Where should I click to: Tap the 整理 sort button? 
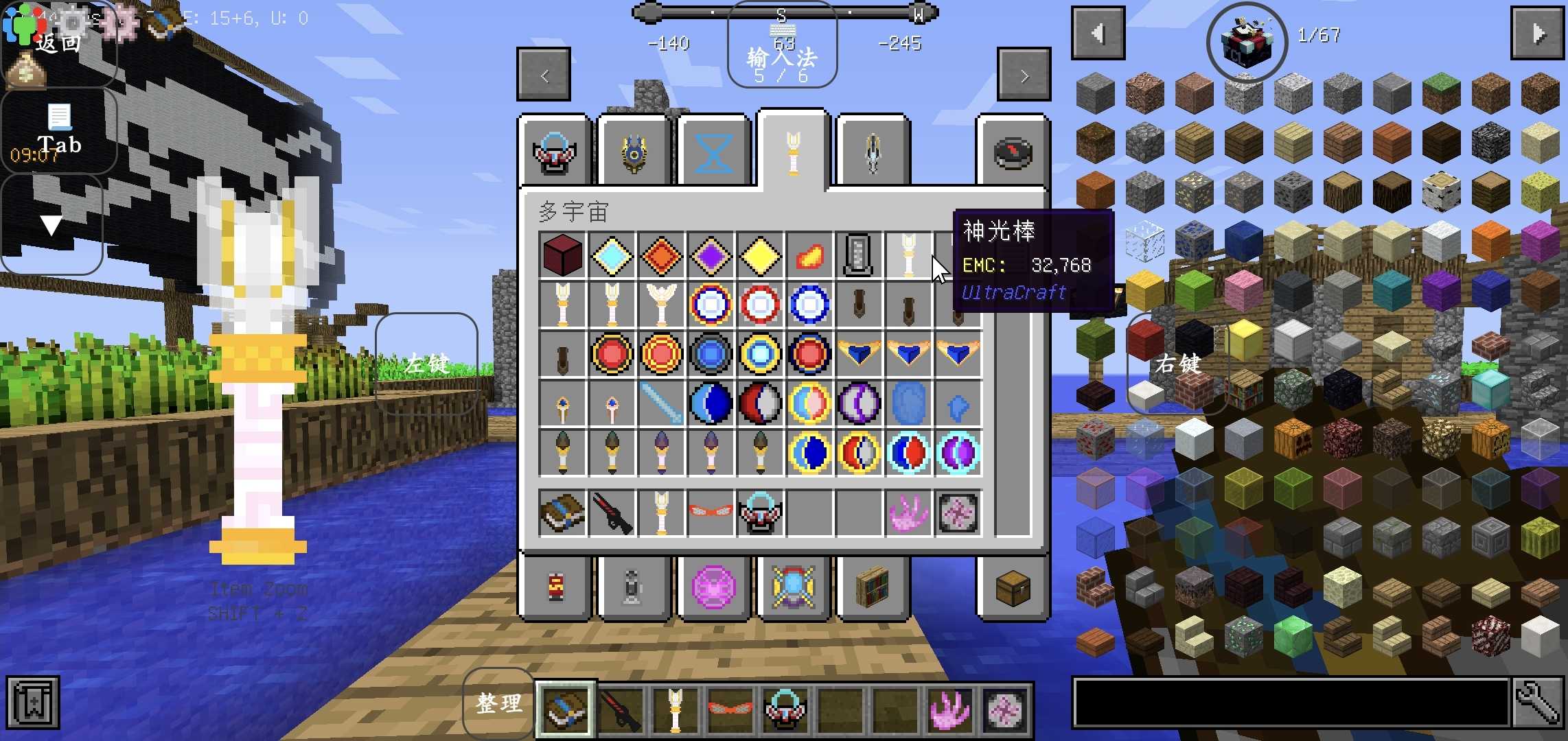tap(499, 703)
